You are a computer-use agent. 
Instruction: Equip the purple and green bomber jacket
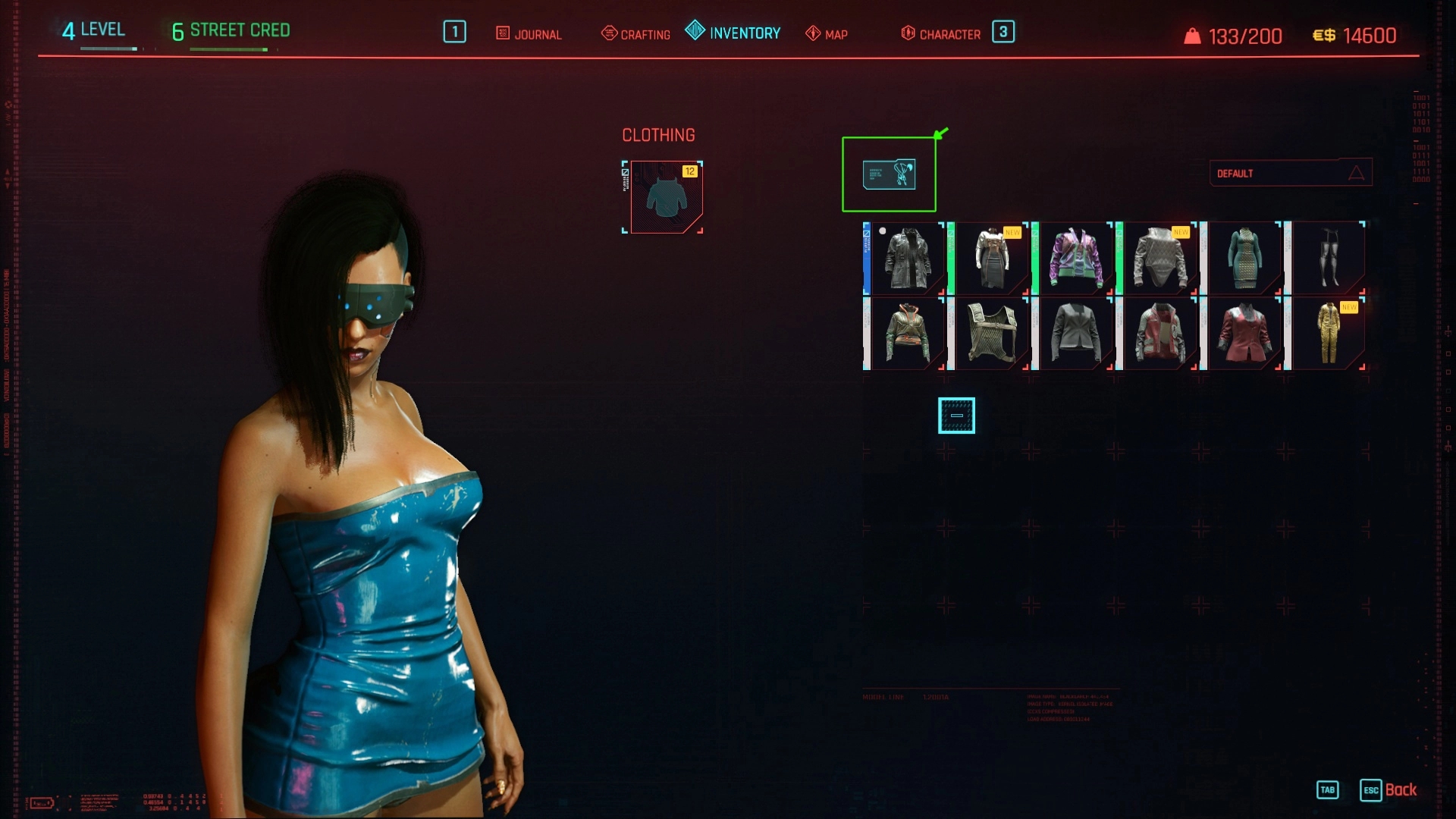1076,259
